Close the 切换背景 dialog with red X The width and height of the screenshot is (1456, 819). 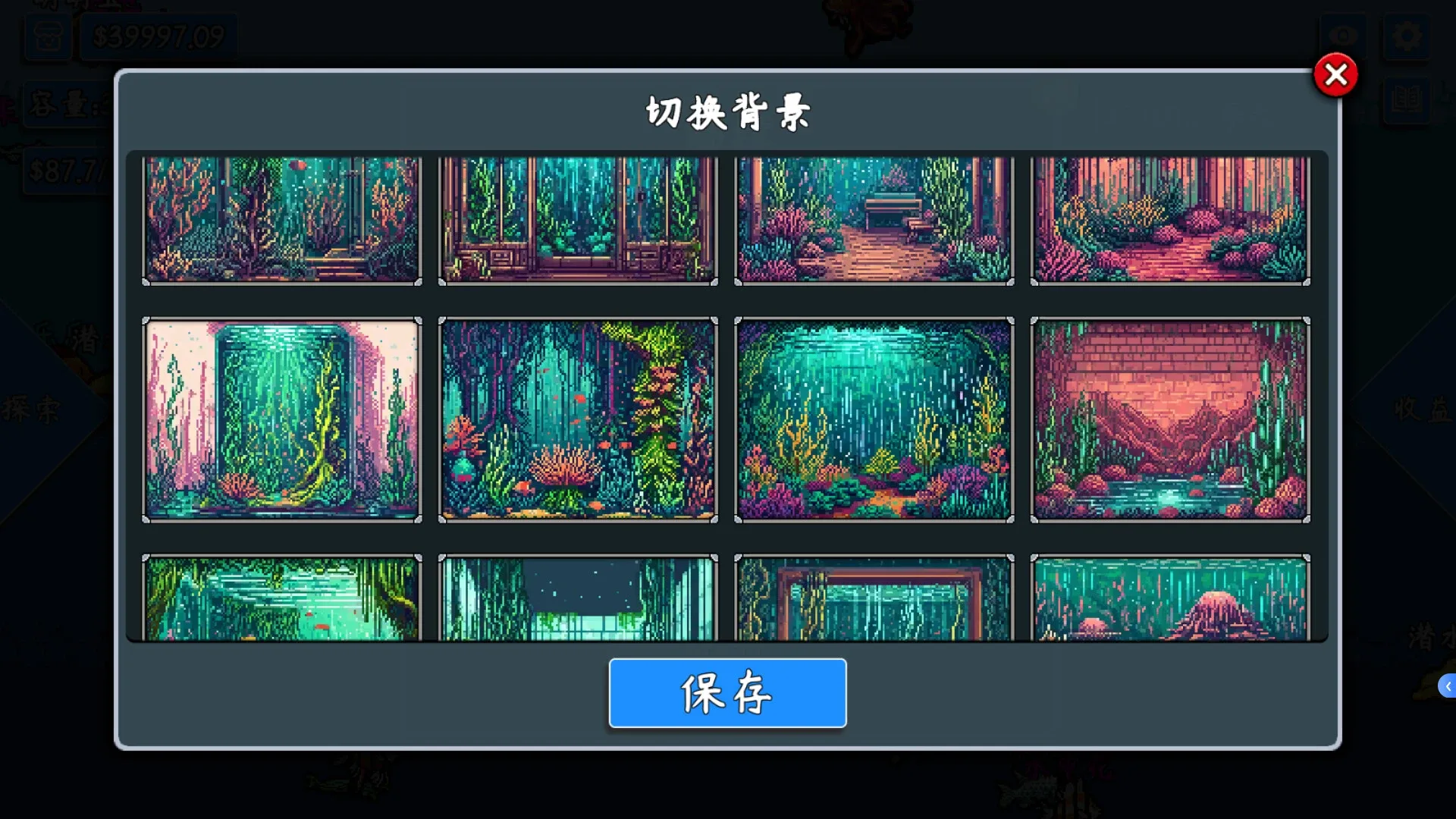1336,74
